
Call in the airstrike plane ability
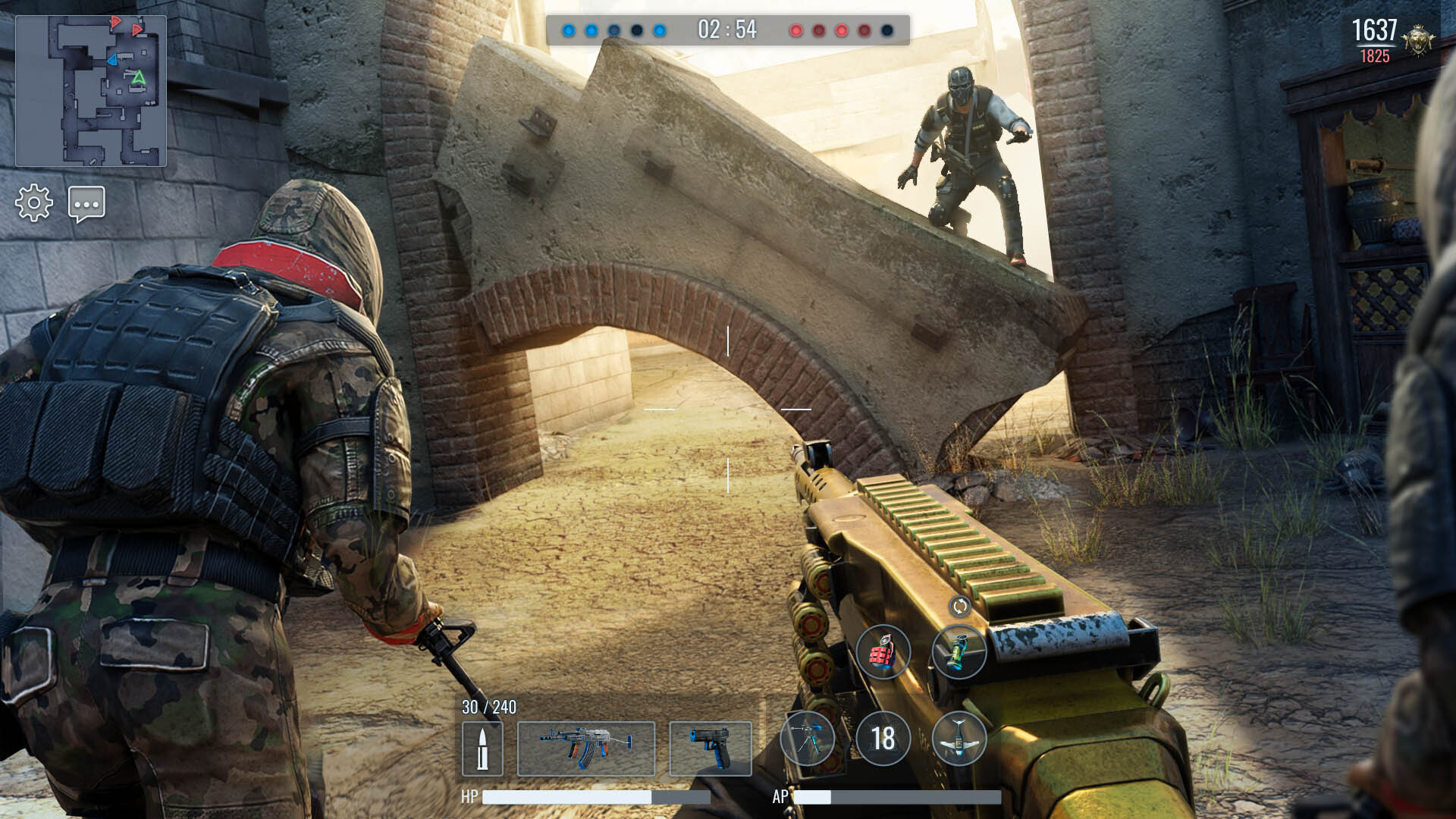click(x=959, y=739)
